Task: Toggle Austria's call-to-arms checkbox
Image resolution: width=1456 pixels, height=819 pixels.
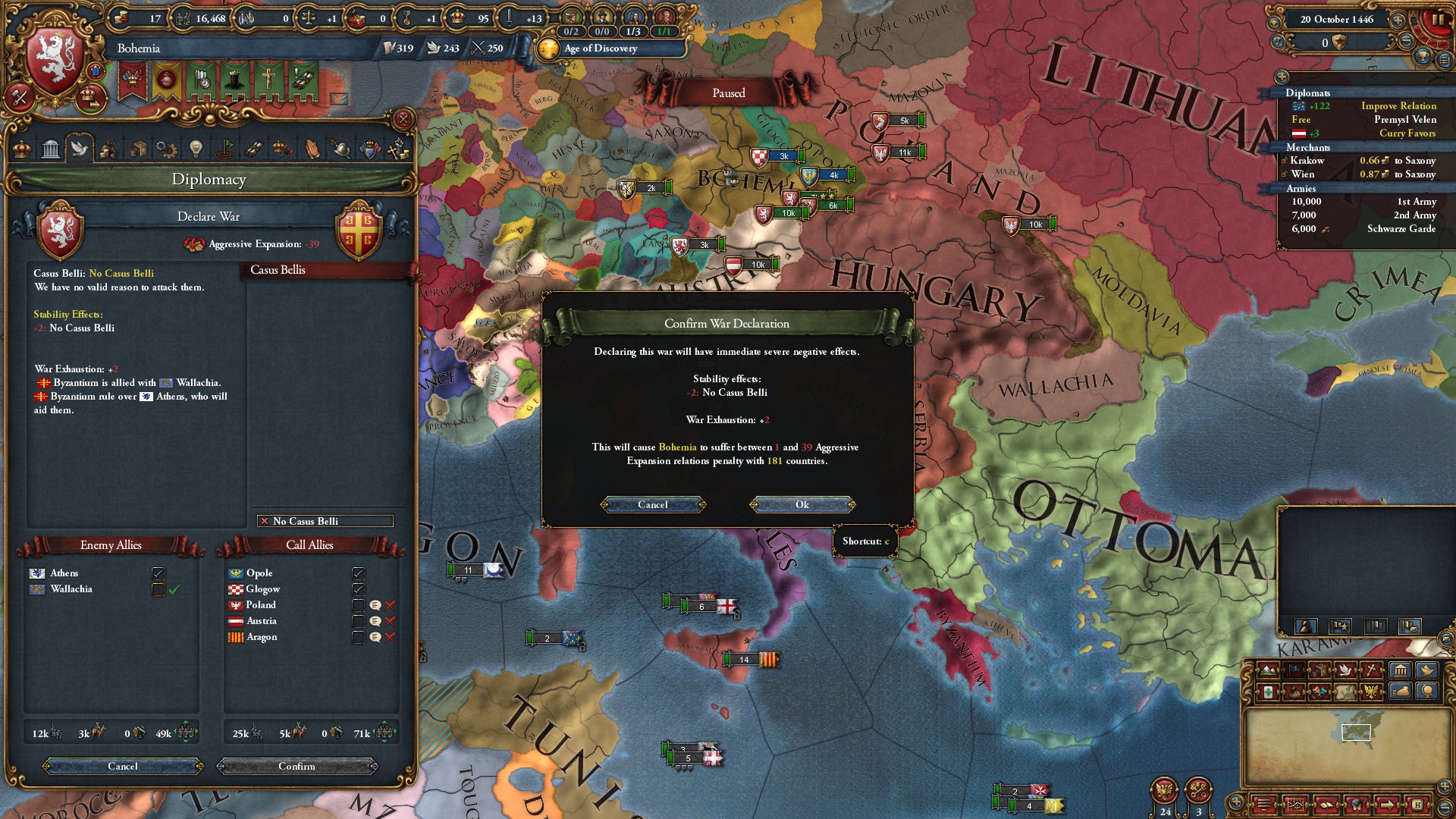Action: 359,621
